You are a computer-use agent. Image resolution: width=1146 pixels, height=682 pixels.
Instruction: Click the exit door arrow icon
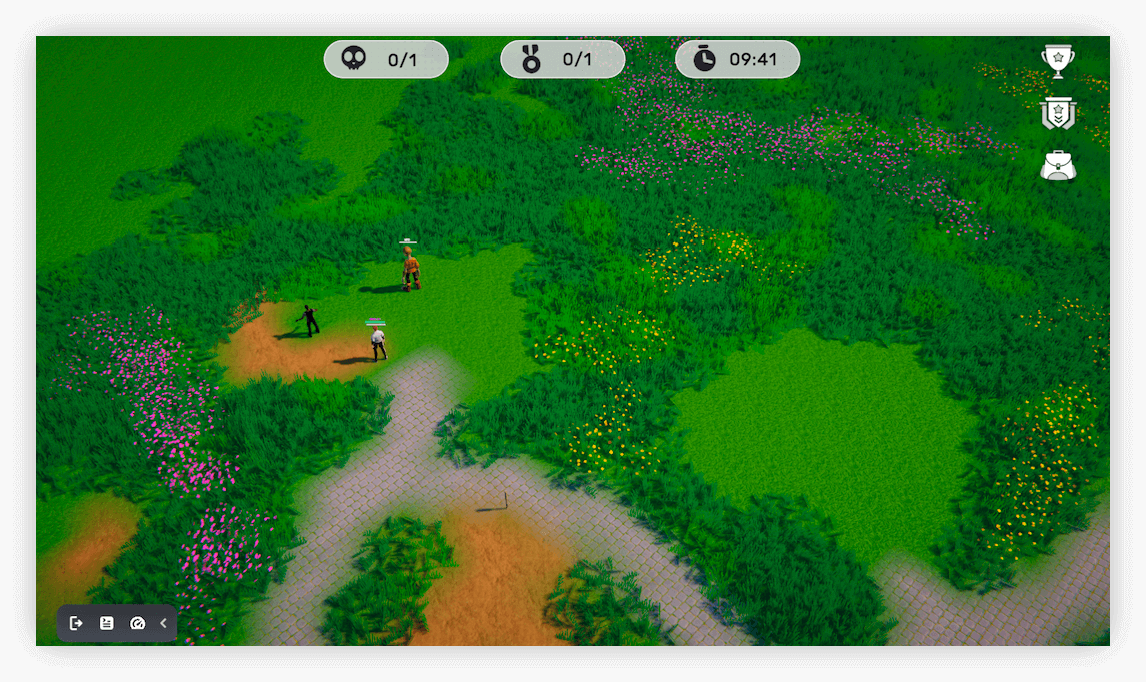(76, 623)
